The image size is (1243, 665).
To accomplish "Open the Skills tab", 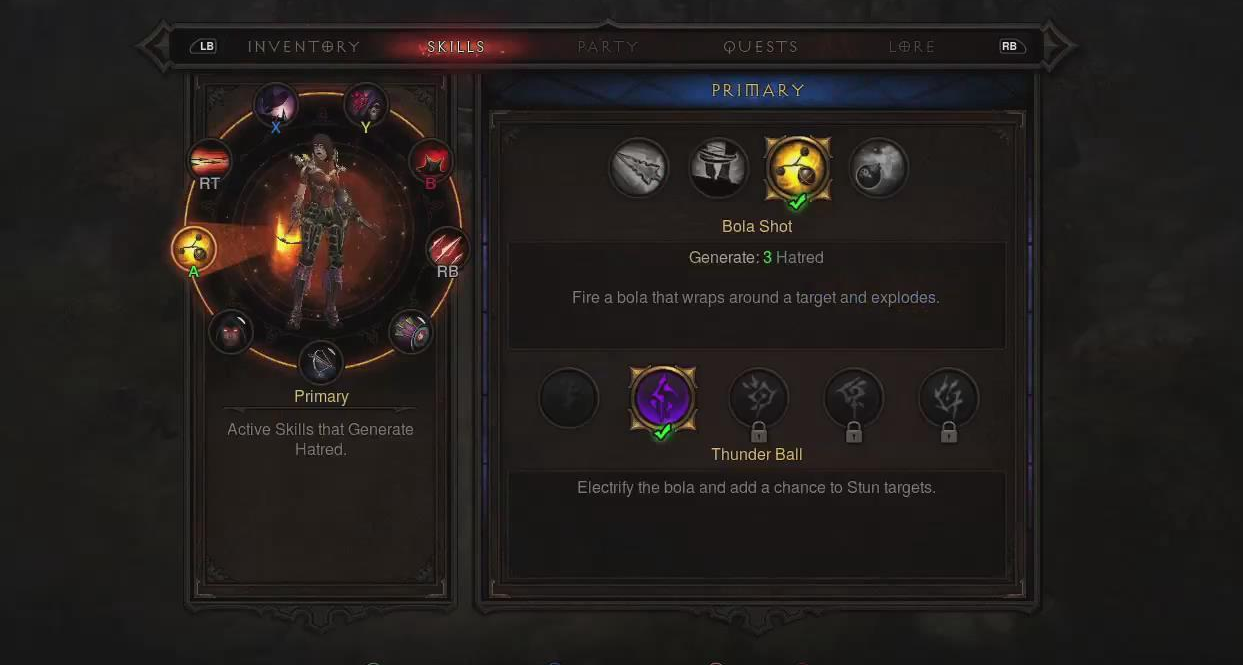I will pyautogui.click(x=456, y=46).
